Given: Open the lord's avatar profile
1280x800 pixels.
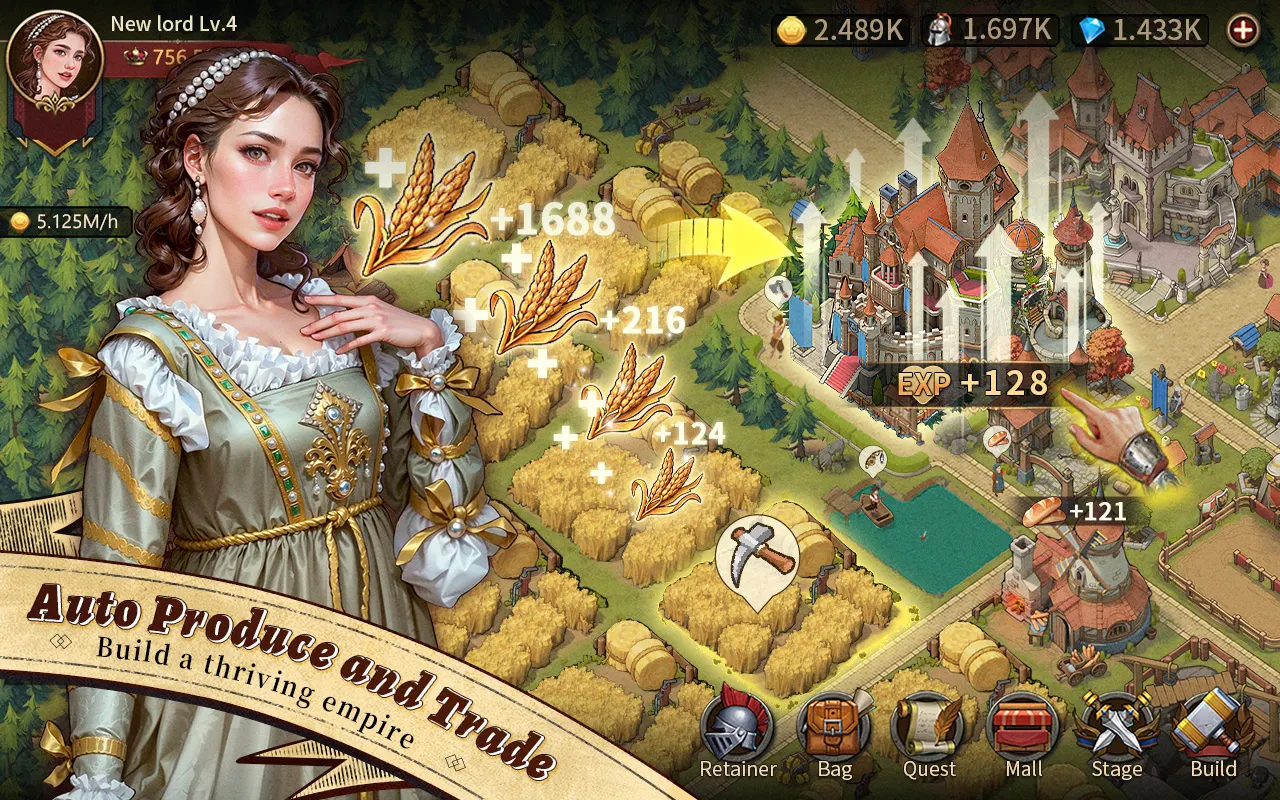Looking at the screenshot, I should point(55,60).
